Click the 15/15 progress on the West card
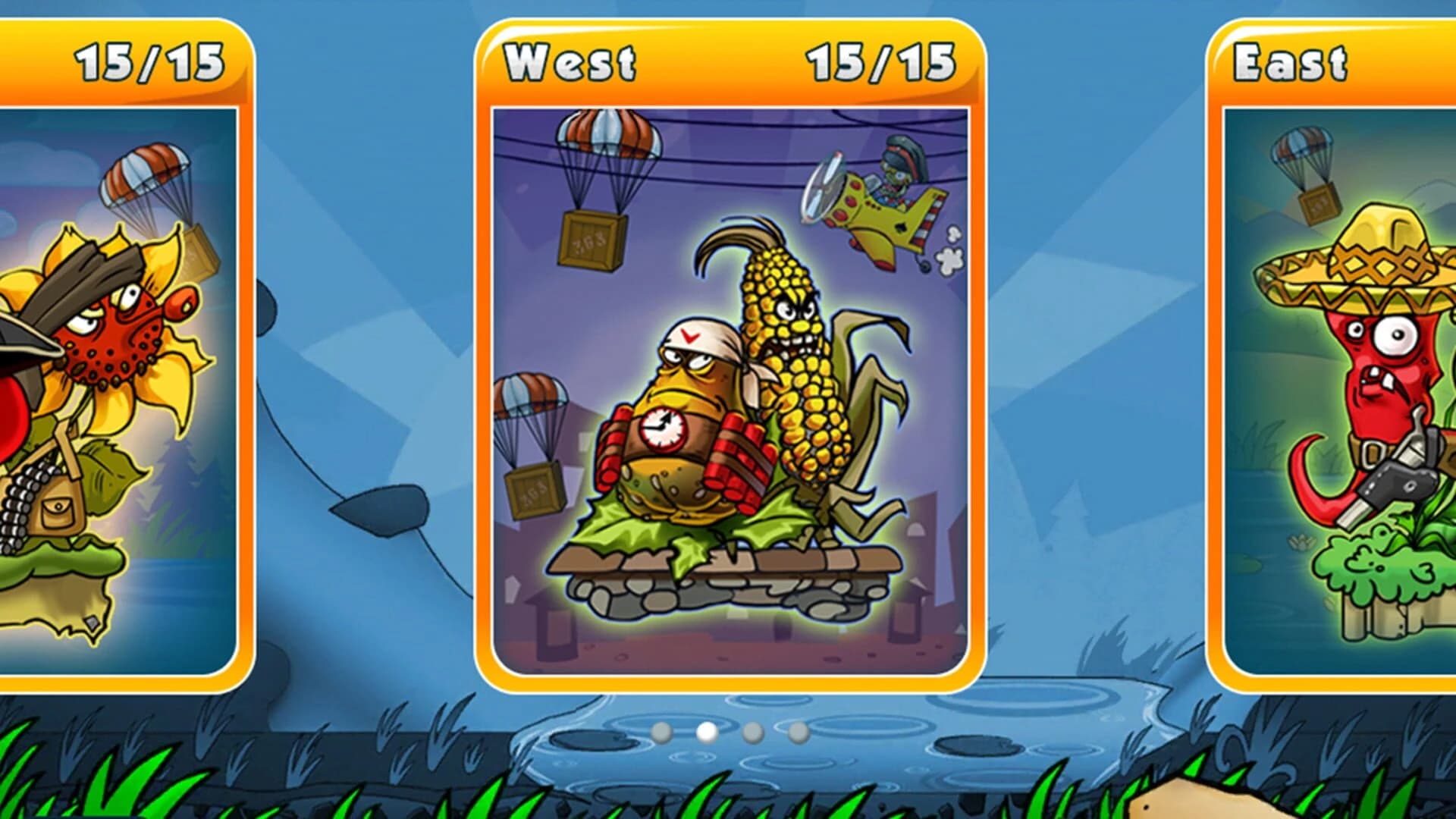 point(882,64)
